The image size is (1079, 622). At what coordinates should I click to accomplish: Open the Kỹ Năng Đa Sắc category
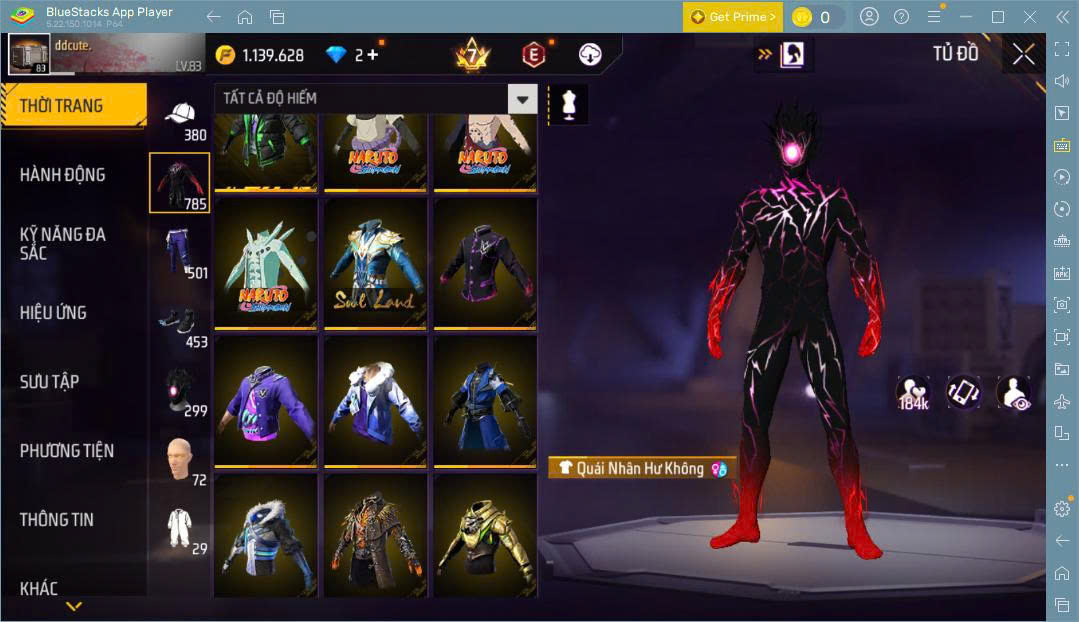pos(62,243)
